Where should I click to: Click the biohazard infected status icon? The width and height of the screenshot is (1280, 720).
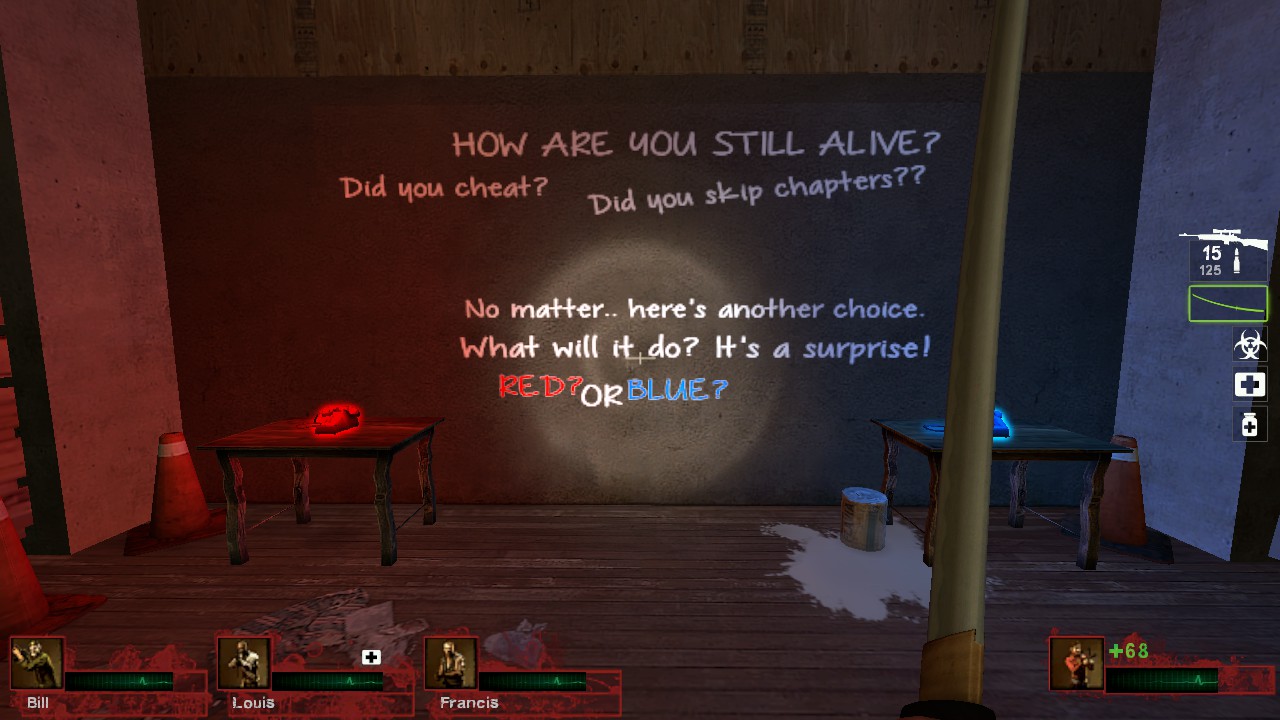1248,342
